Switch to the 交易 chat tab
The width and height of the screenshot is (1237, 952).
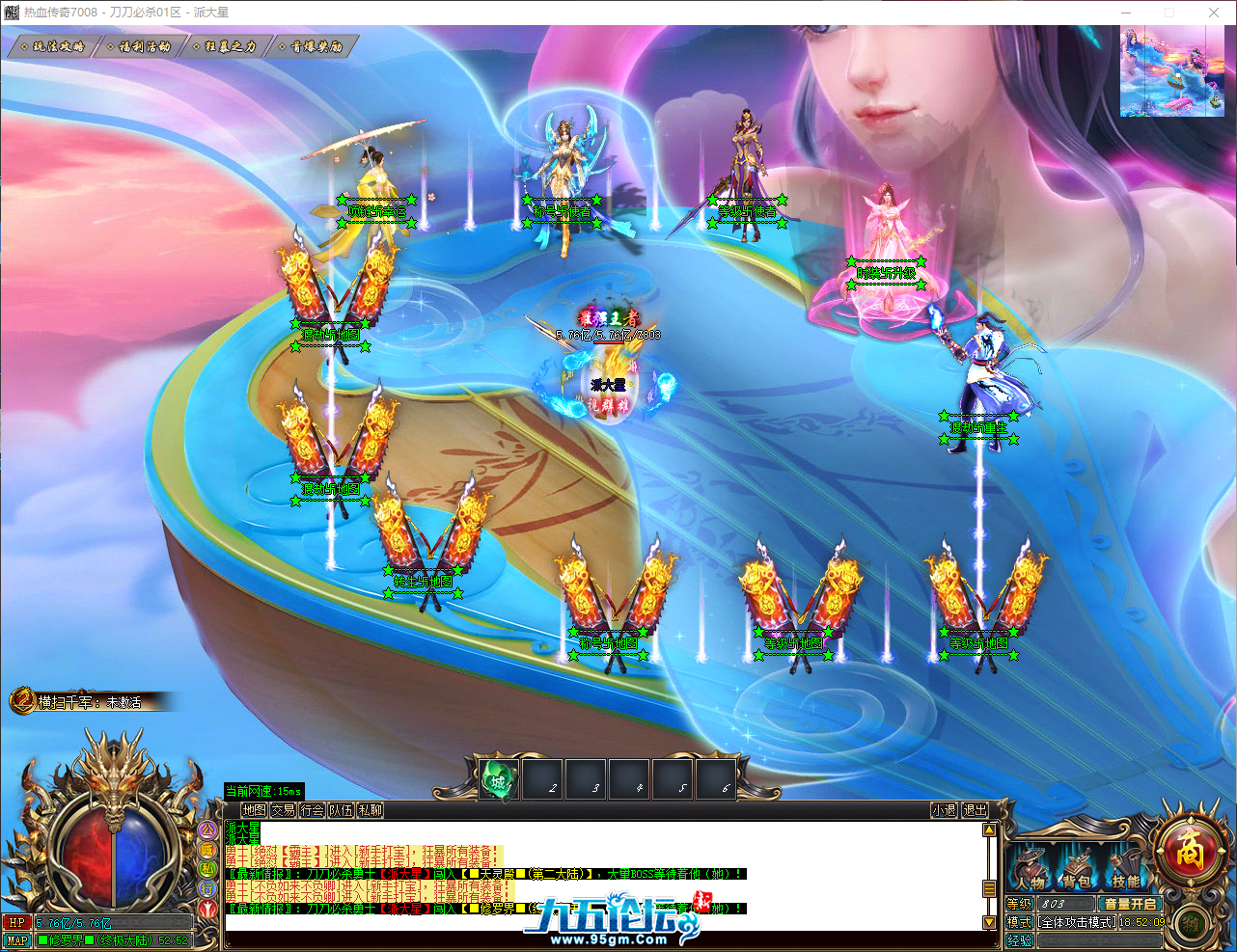(284, 810)
